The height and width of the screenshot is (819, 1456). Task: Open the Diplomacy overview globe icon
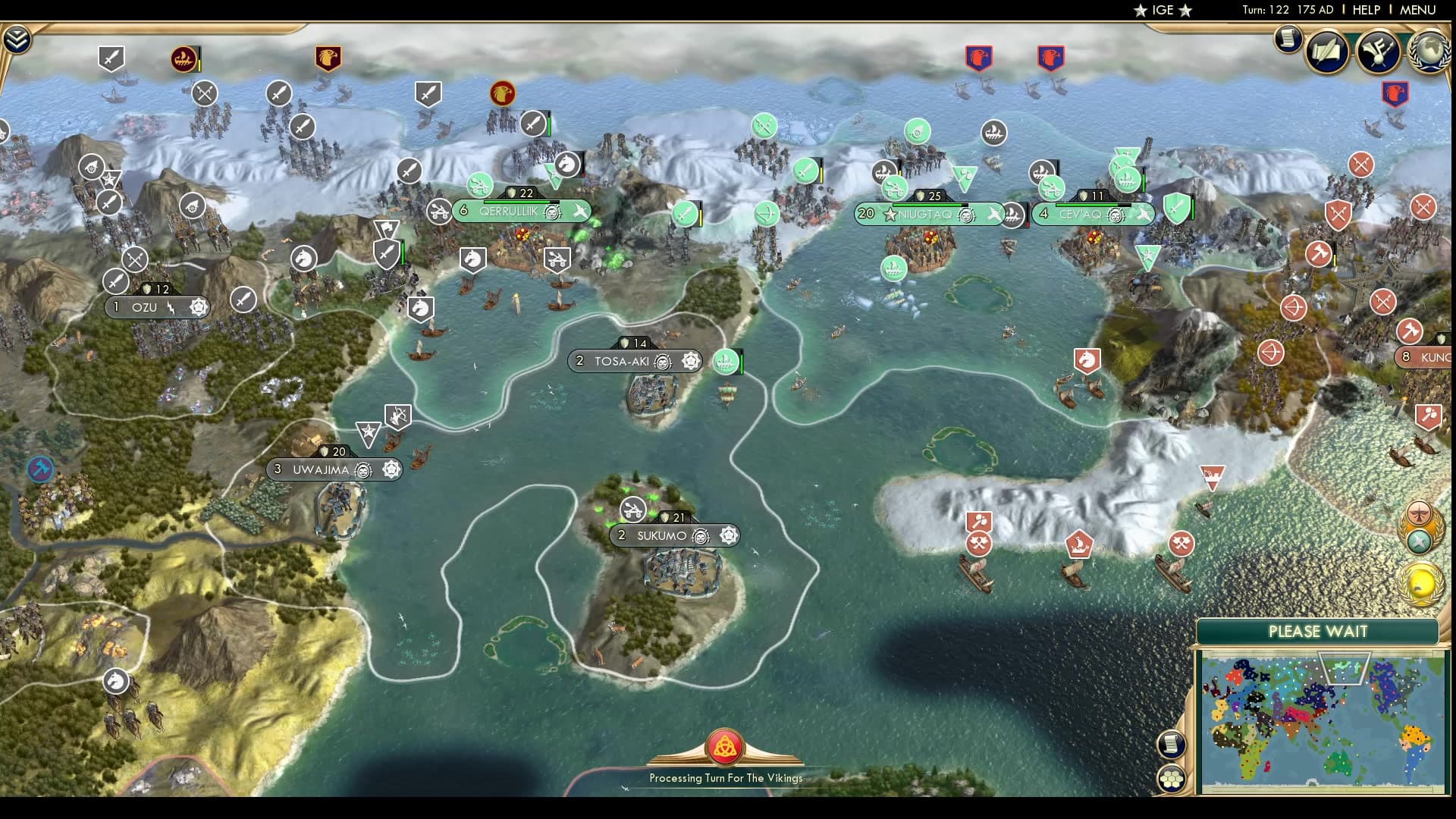(1430, 53)
